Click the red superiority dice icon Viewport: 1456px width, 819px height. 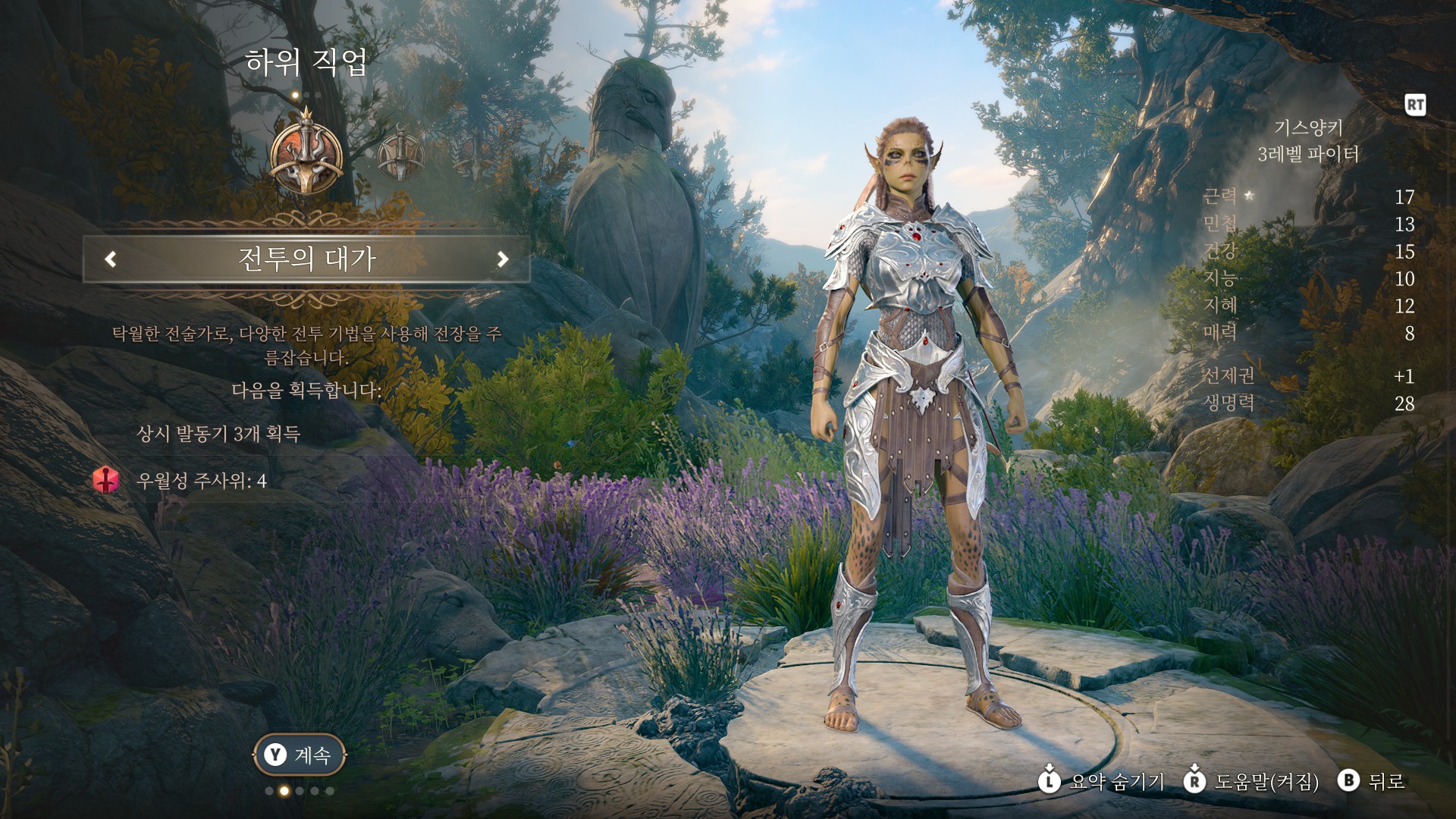tap(107, 481)
